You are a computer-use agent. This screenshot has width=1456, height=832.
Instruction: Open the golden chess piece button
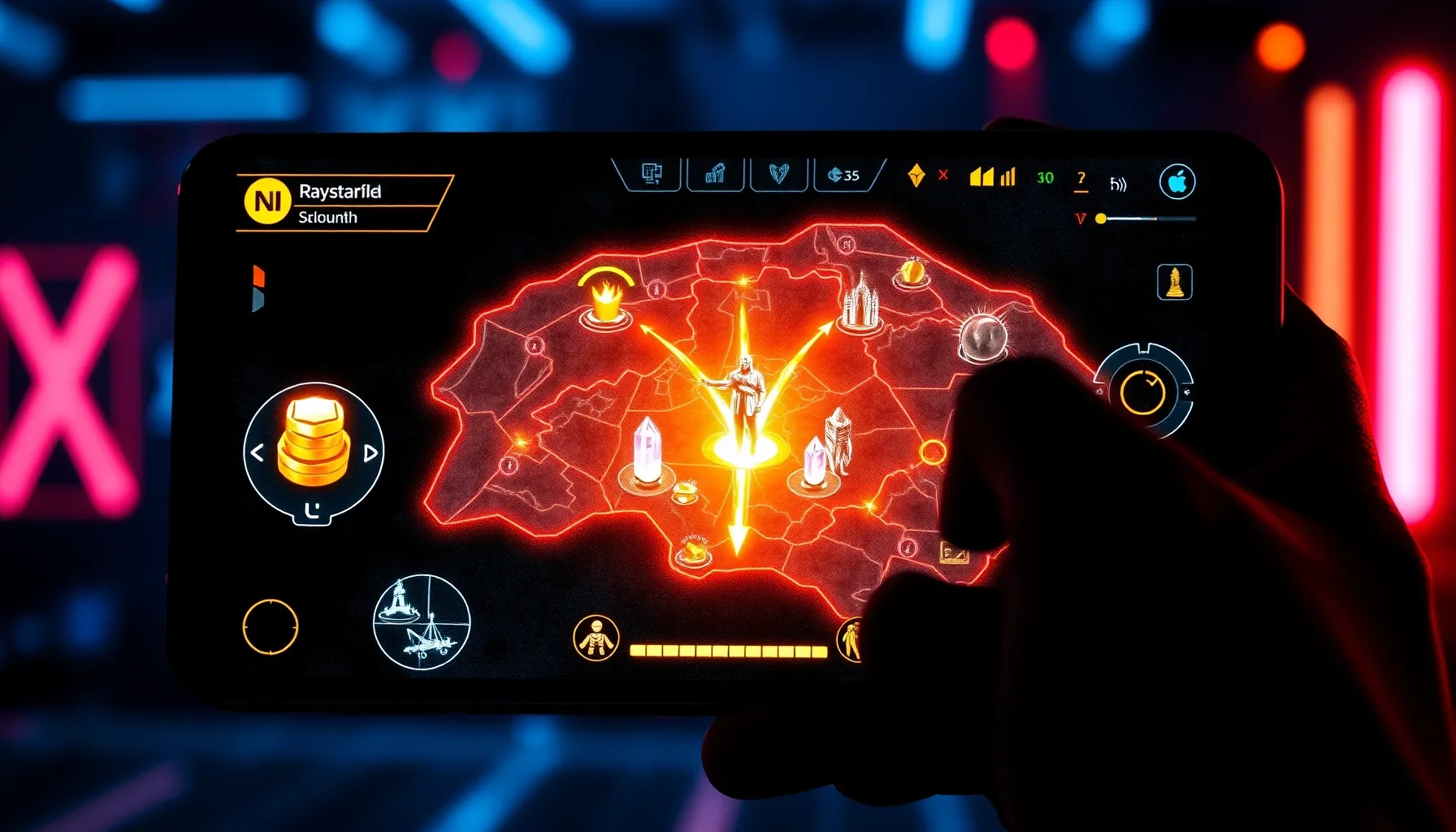(x=1174, y=283)
